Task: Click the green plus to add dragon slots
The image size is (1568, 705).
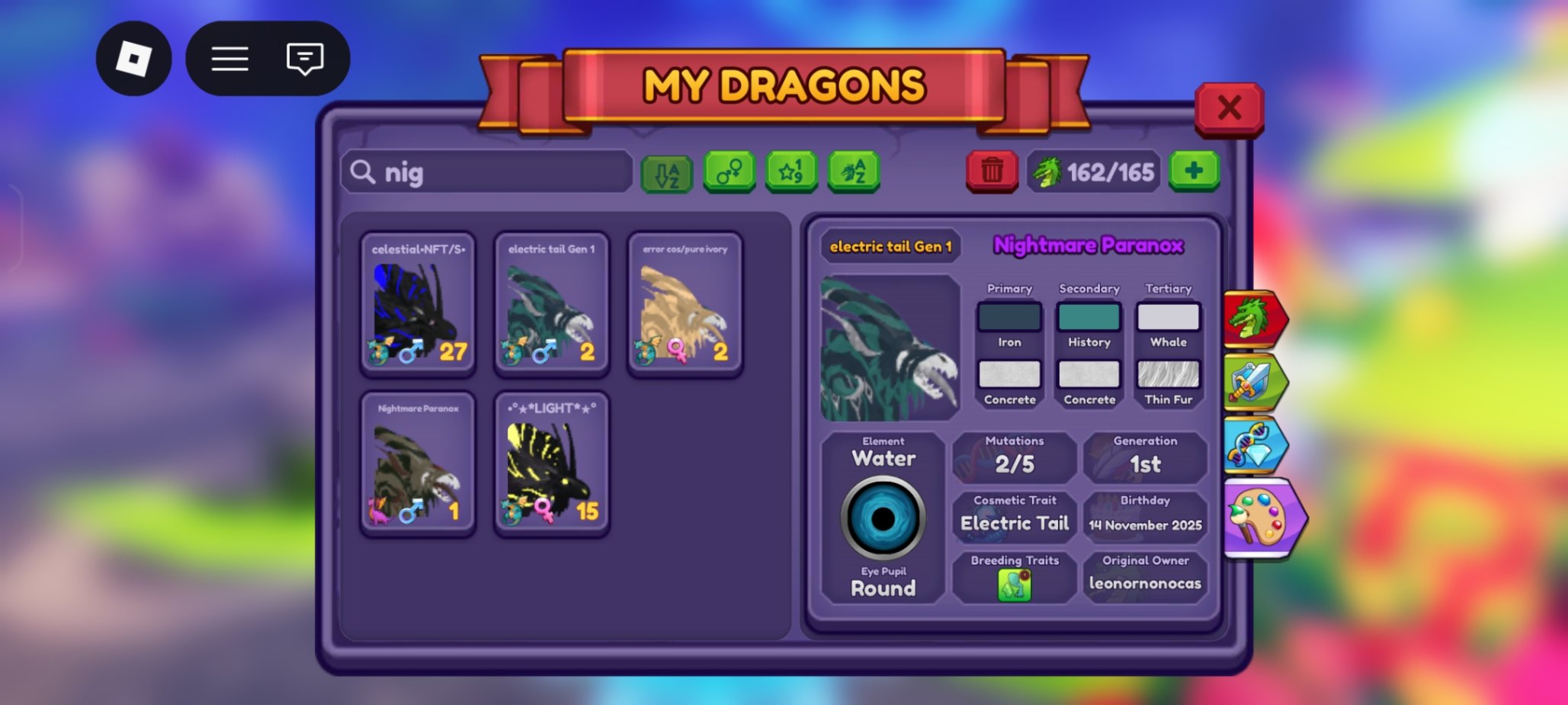Action: coord(1194,171)
